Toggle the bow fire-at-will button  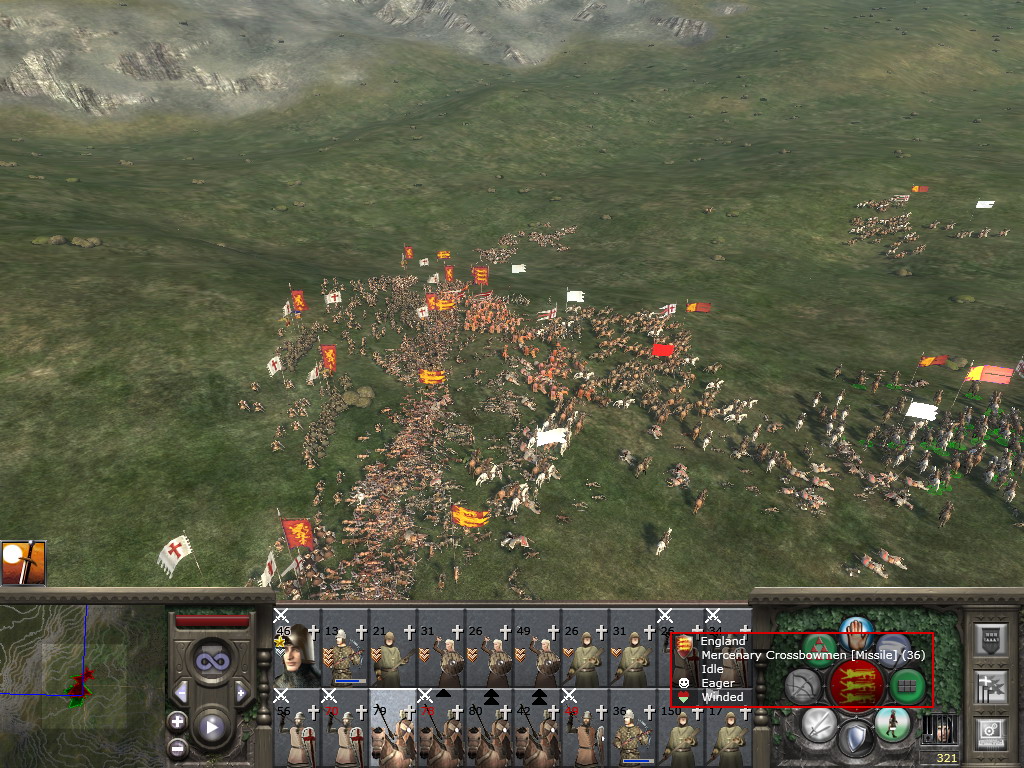801,686
